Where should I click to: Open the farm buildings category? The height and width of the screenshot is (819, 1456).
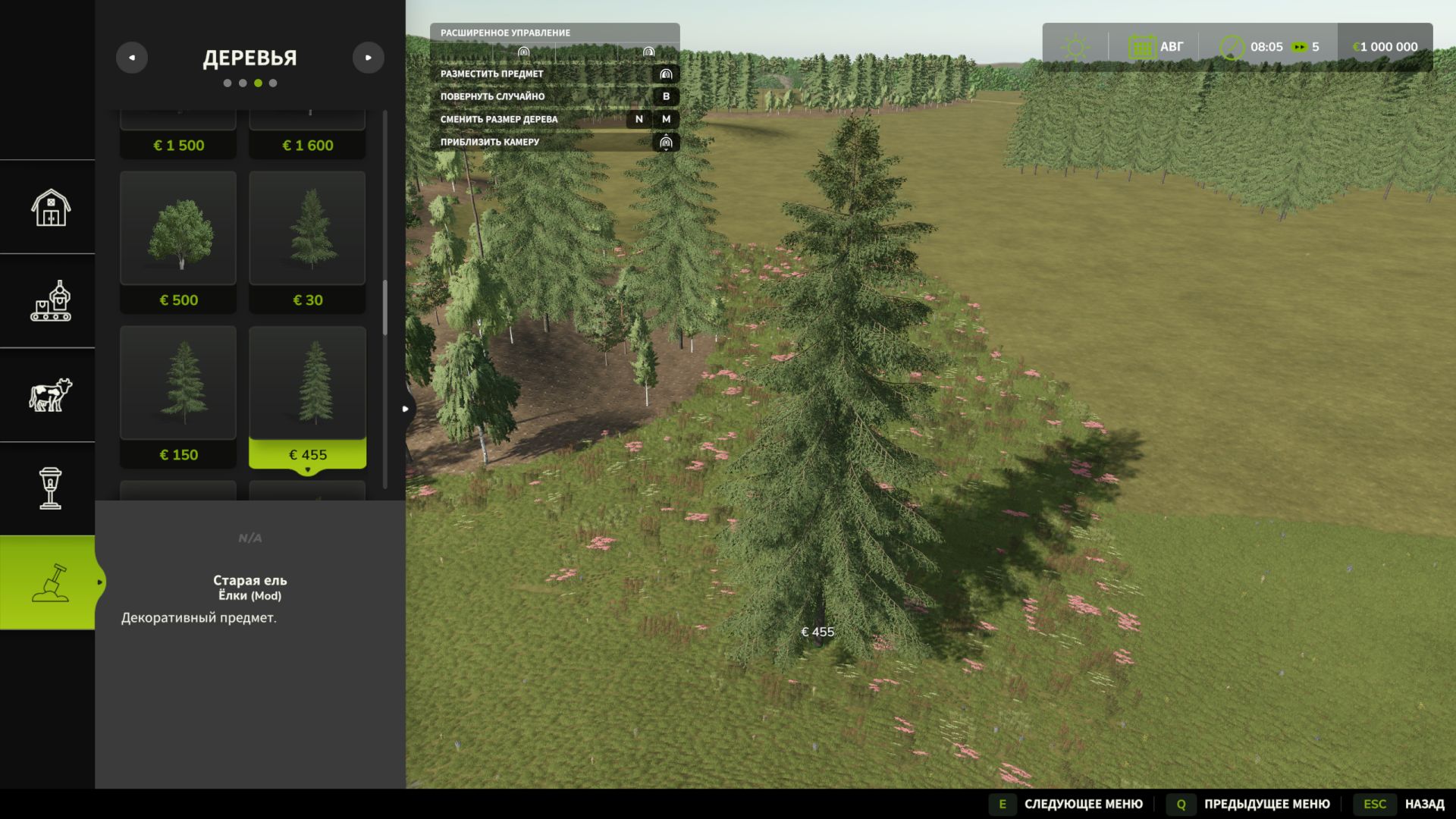coord(50,208)
